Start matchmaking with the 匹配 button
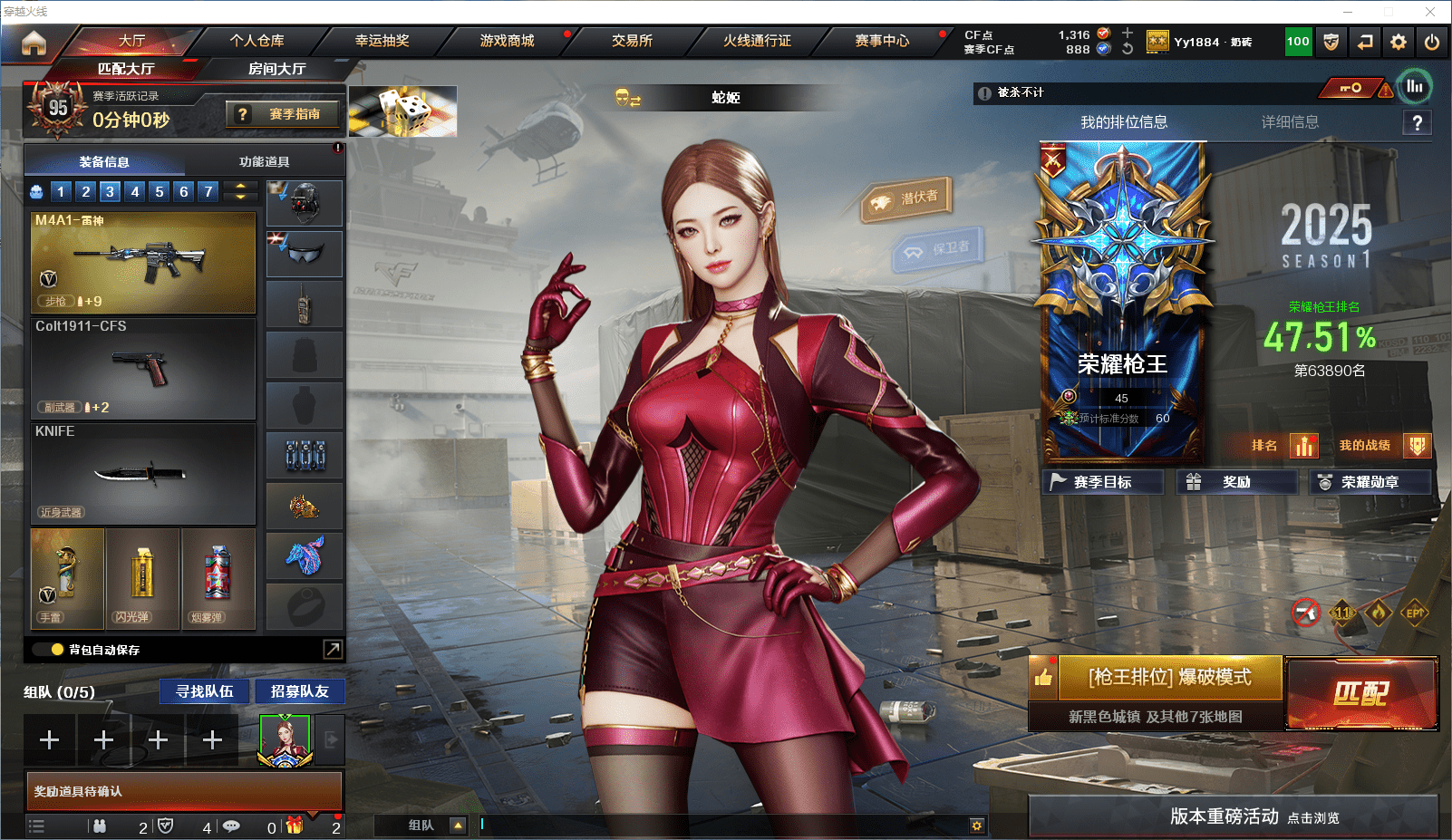The width and height of the screenshot is (1452, 840). pos(1361,693)
